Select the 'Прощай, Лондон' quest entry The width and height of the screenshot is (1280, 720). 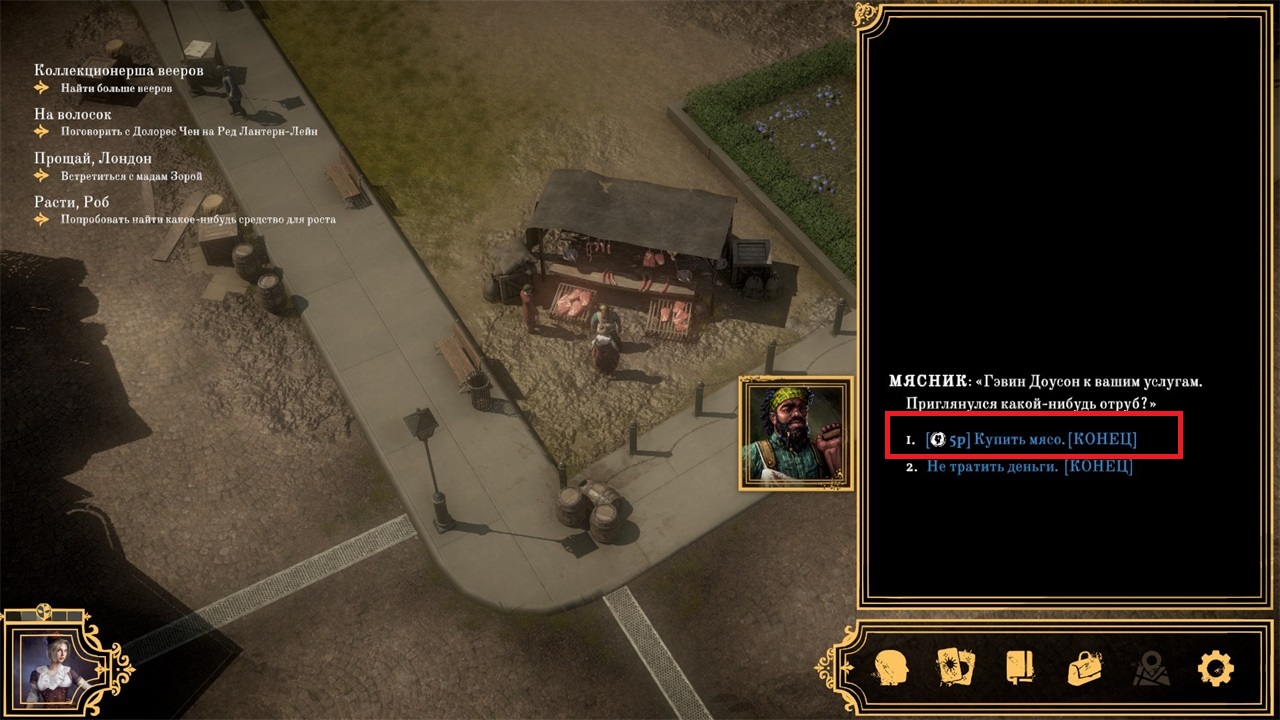tap(92, 158)
